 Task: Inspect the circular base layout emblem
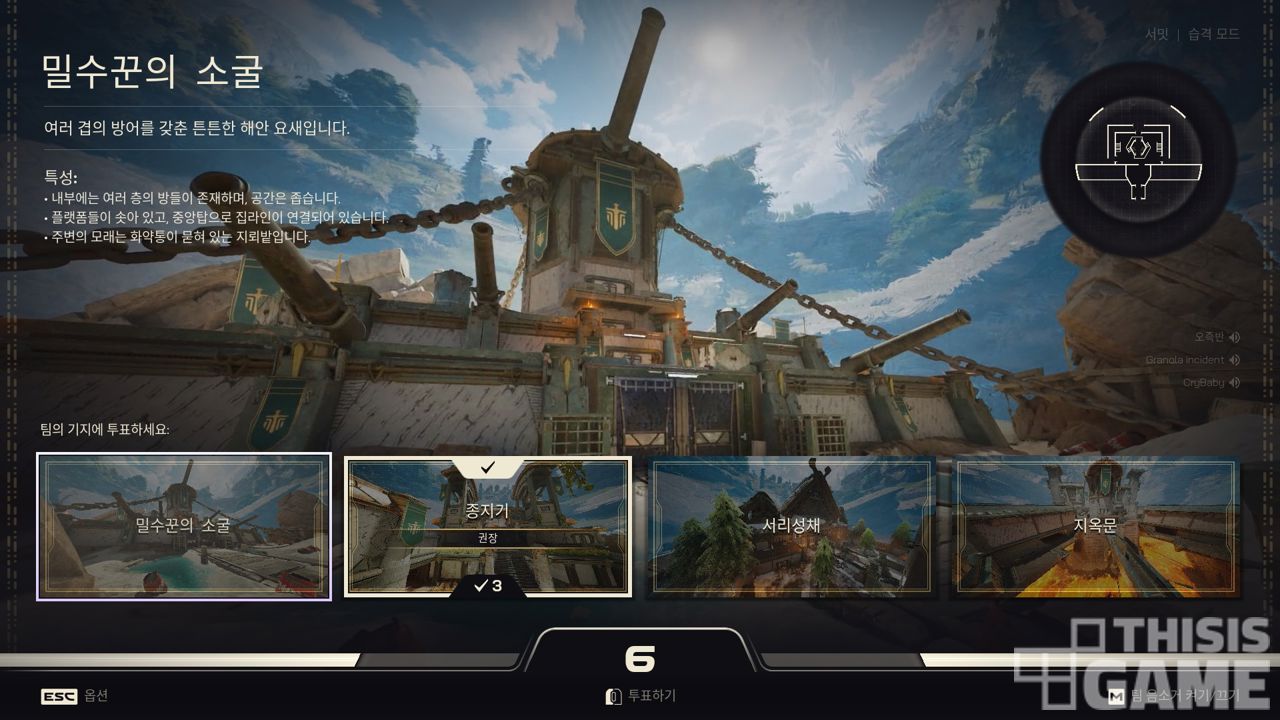tap(1138, 160)
